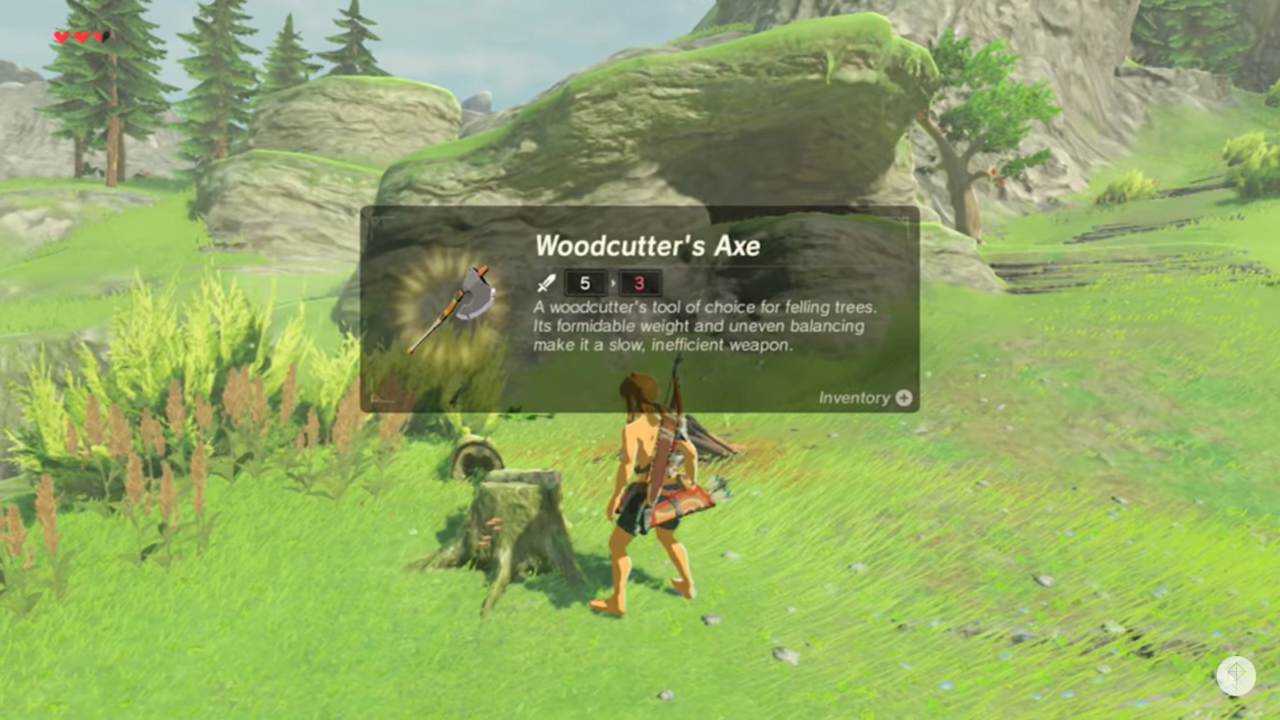Click the second heart in the health meter
Image resolution: width=1280 pixels, height=720 pixels.
(x=78, y=37)
